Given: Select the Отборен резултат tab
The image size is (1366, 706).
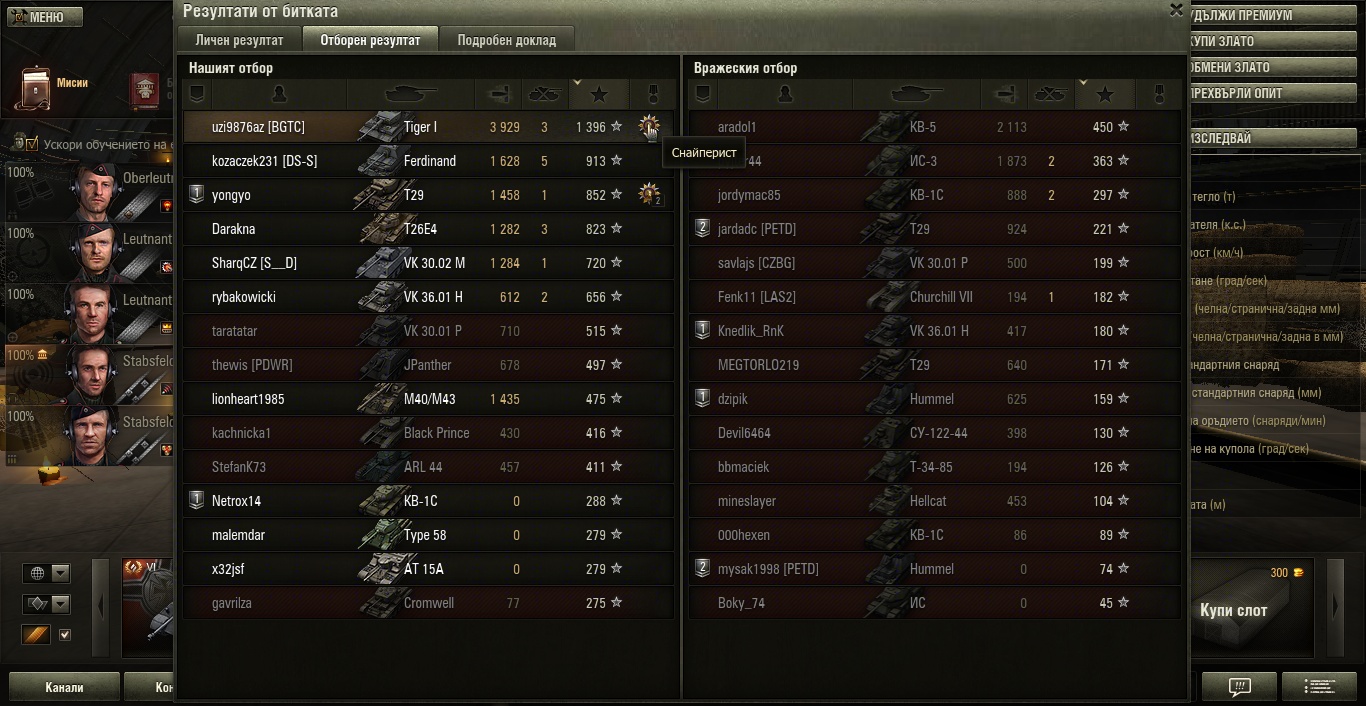Looking at the screenshot, I should coord(370,40).
